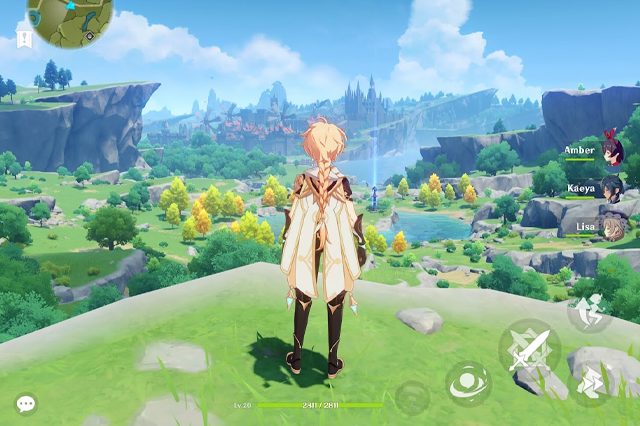Tap the sword normal attack button

point(528,349)
